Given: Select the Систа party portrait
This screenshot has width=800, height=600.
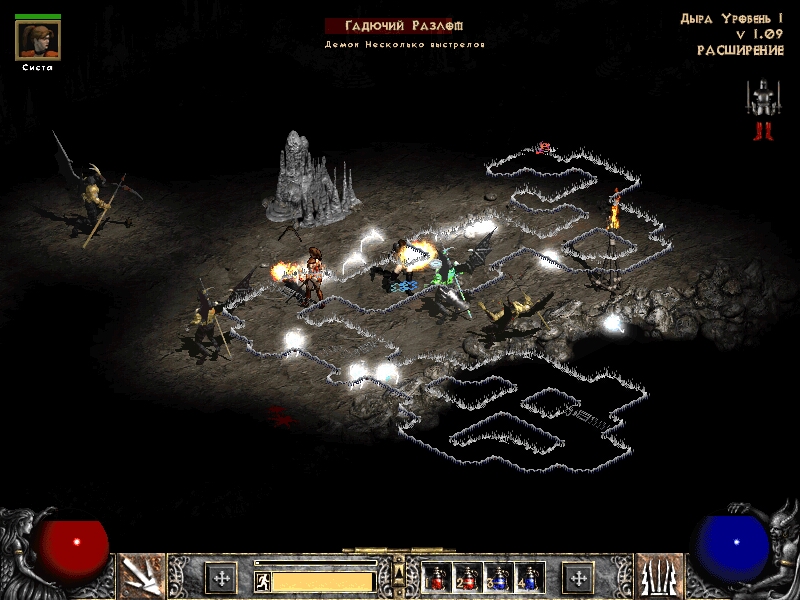Looking at the screenshot, I should coord(38,40).
